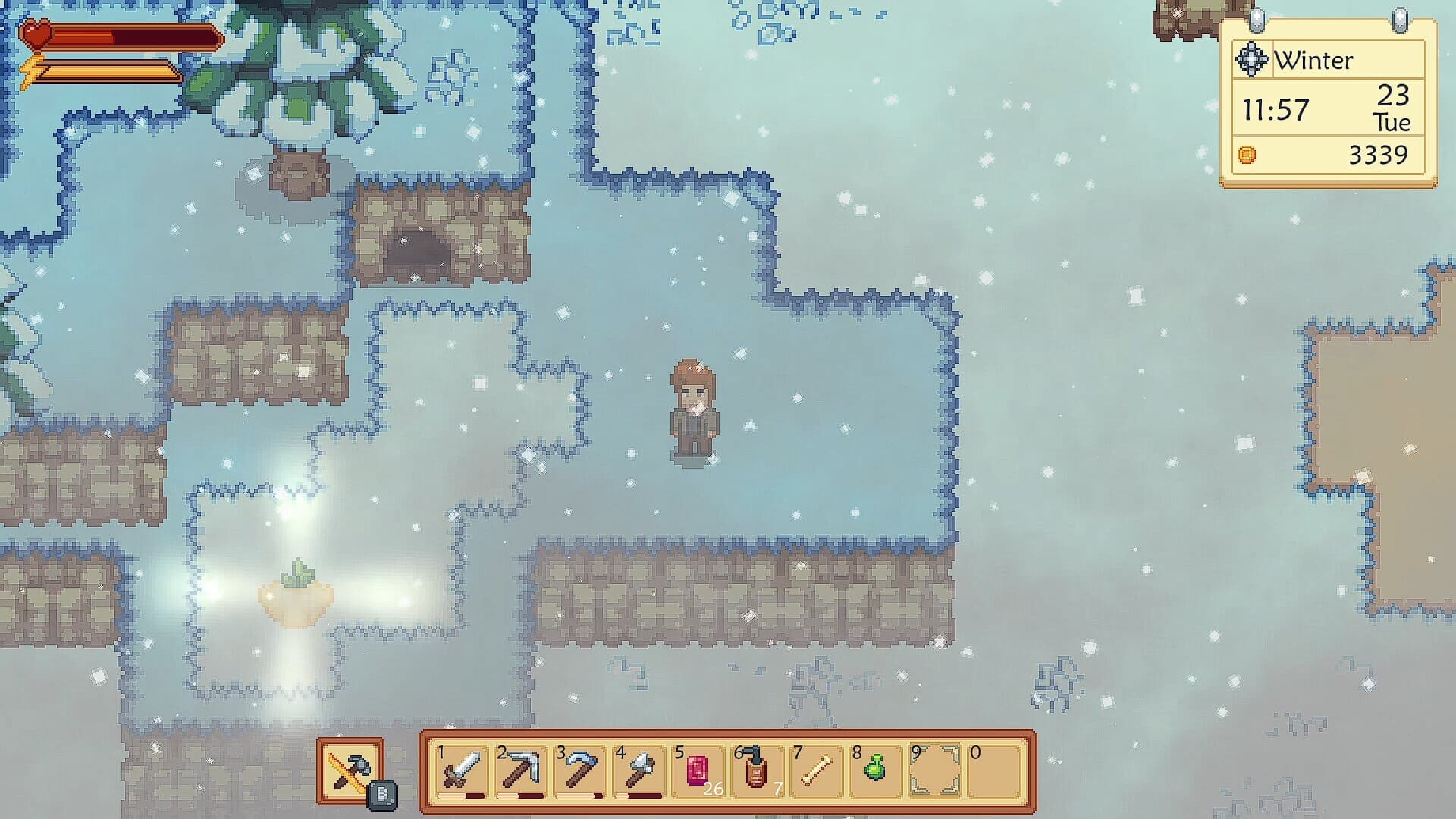Choose the hoe in hotbar slot 3
Screen dimensions: 1456x819
[579, 771]
